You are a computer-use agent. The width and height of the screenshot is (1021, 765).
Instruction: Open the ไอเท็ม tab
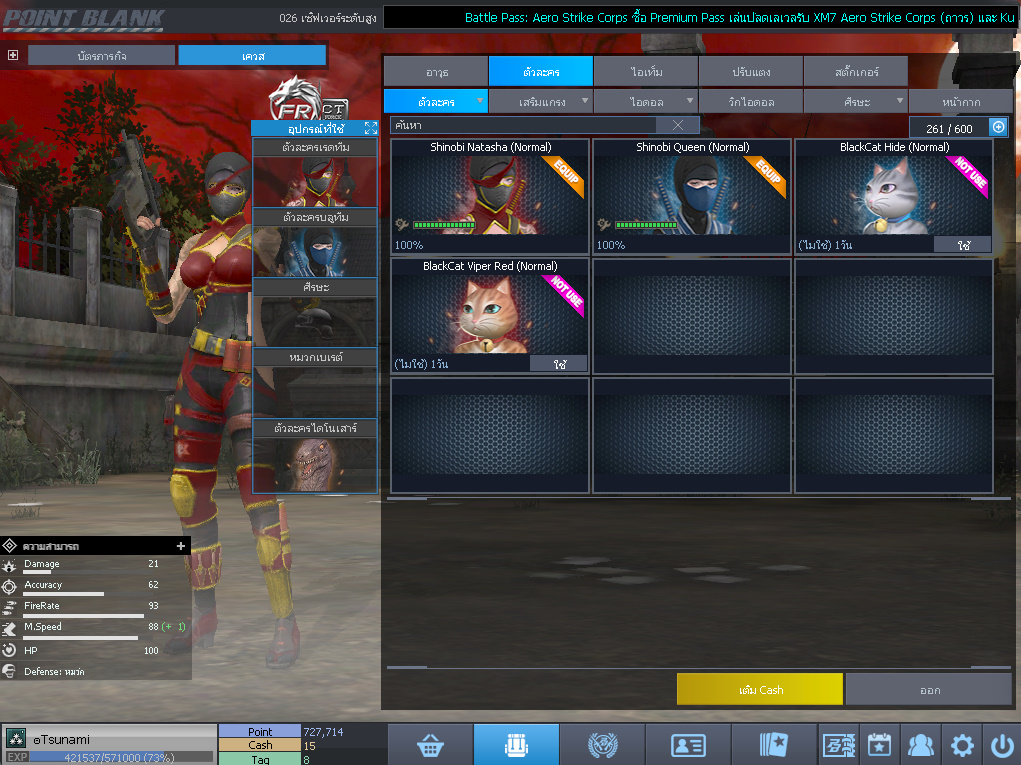[645, 72]
